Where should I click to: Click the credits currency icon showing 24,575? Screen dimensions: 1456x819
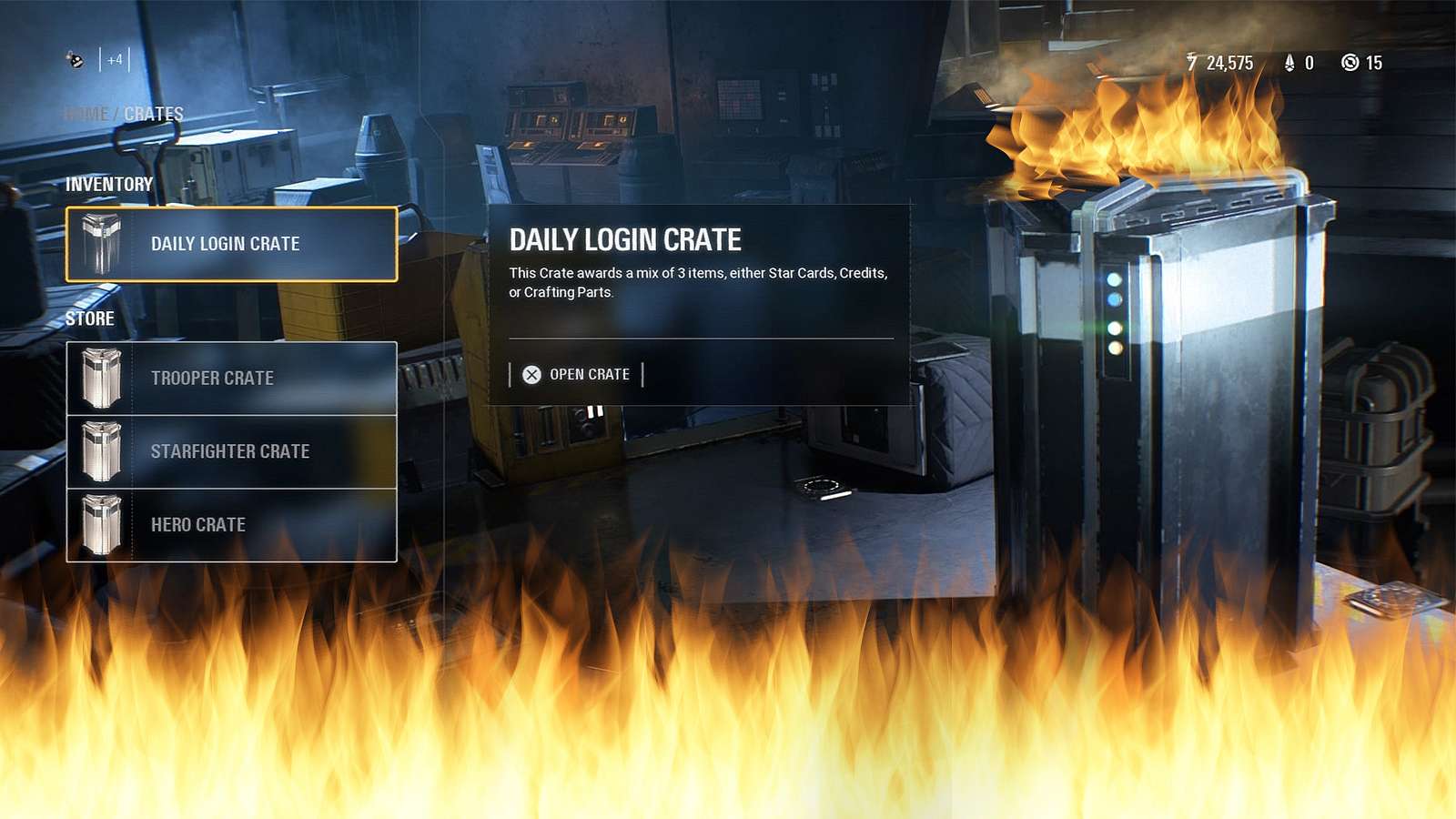[x=1192, y=63]
